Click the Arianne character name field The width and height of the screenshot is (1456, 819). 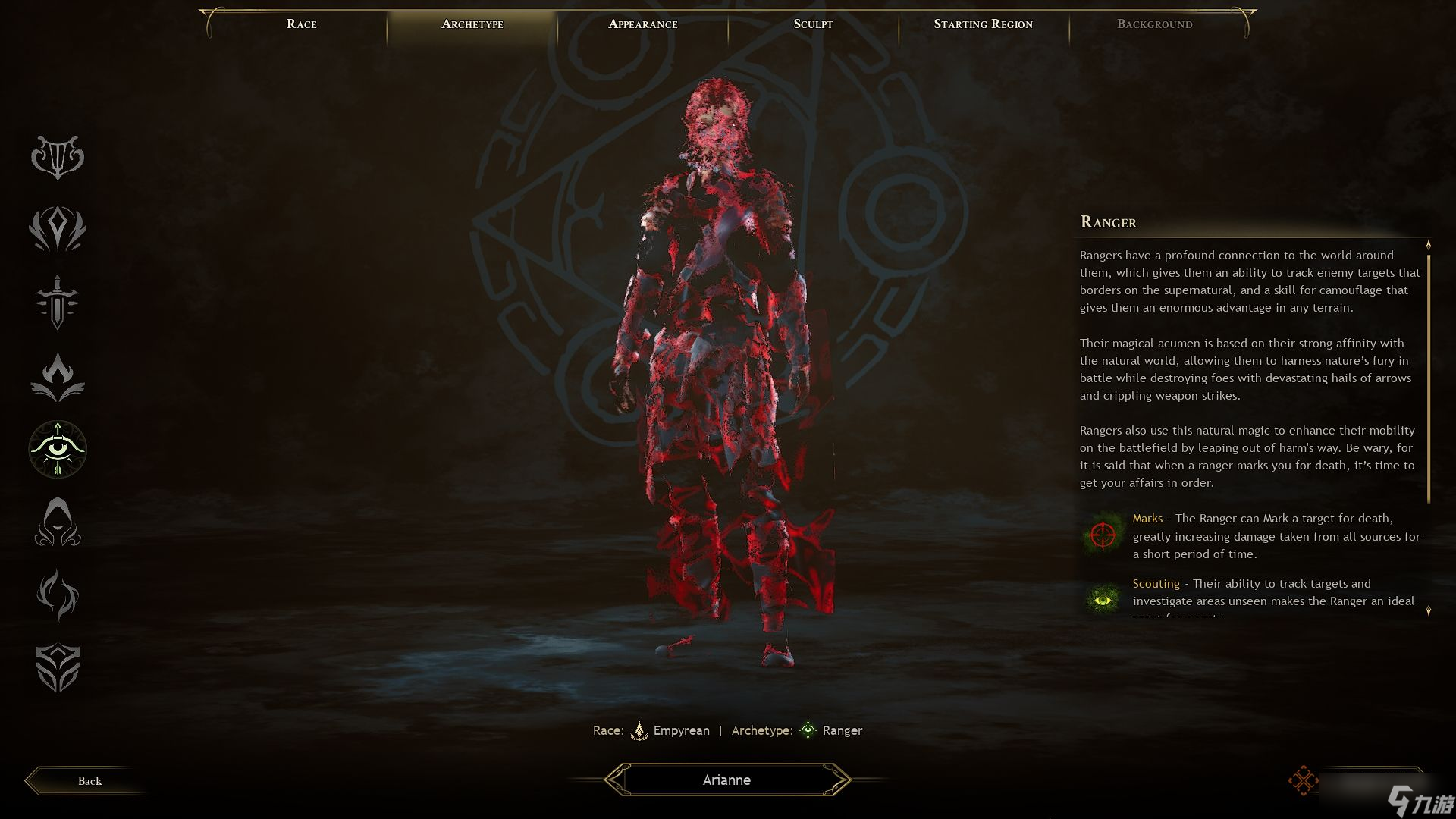coord(726,780)
